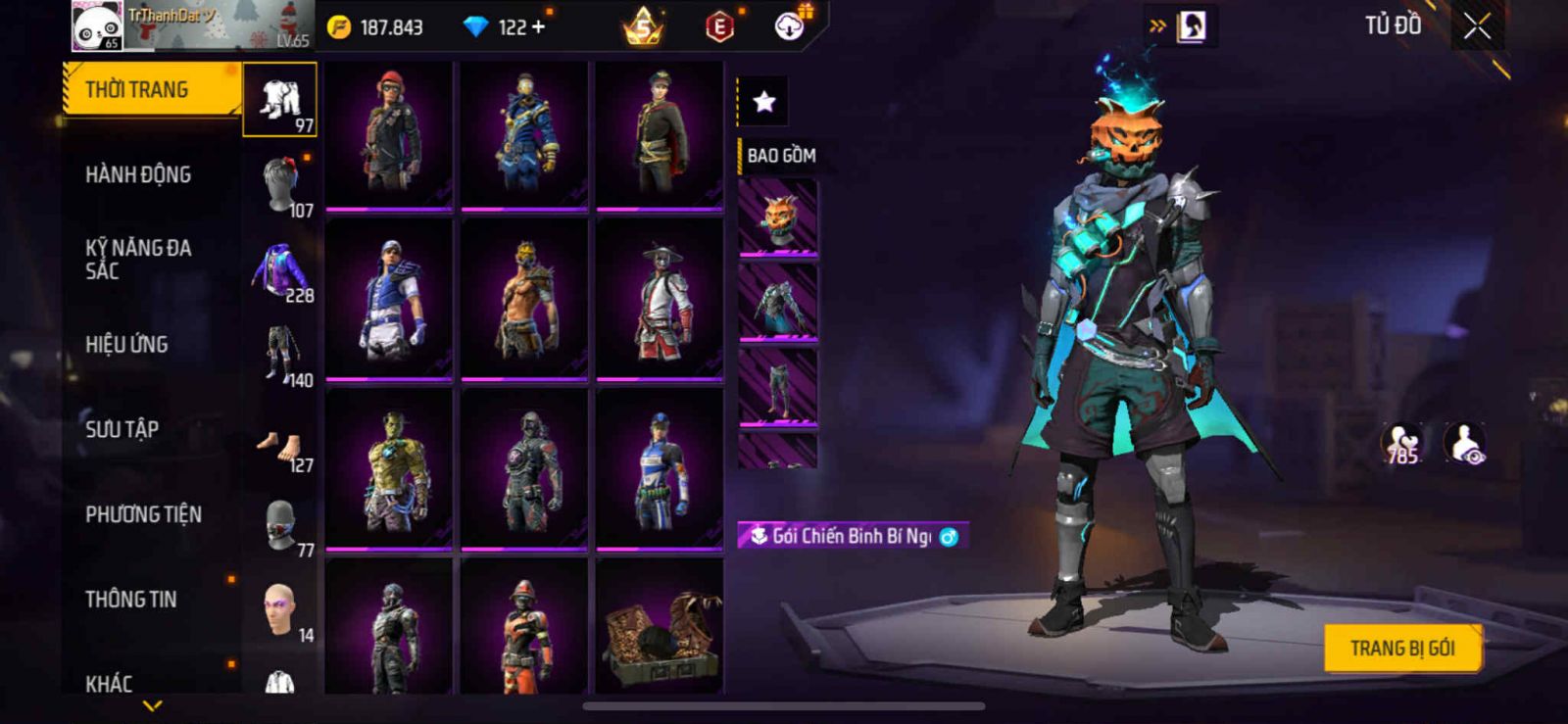Toggle the star favorite button
1568x724 pixels.
(763, 101)
